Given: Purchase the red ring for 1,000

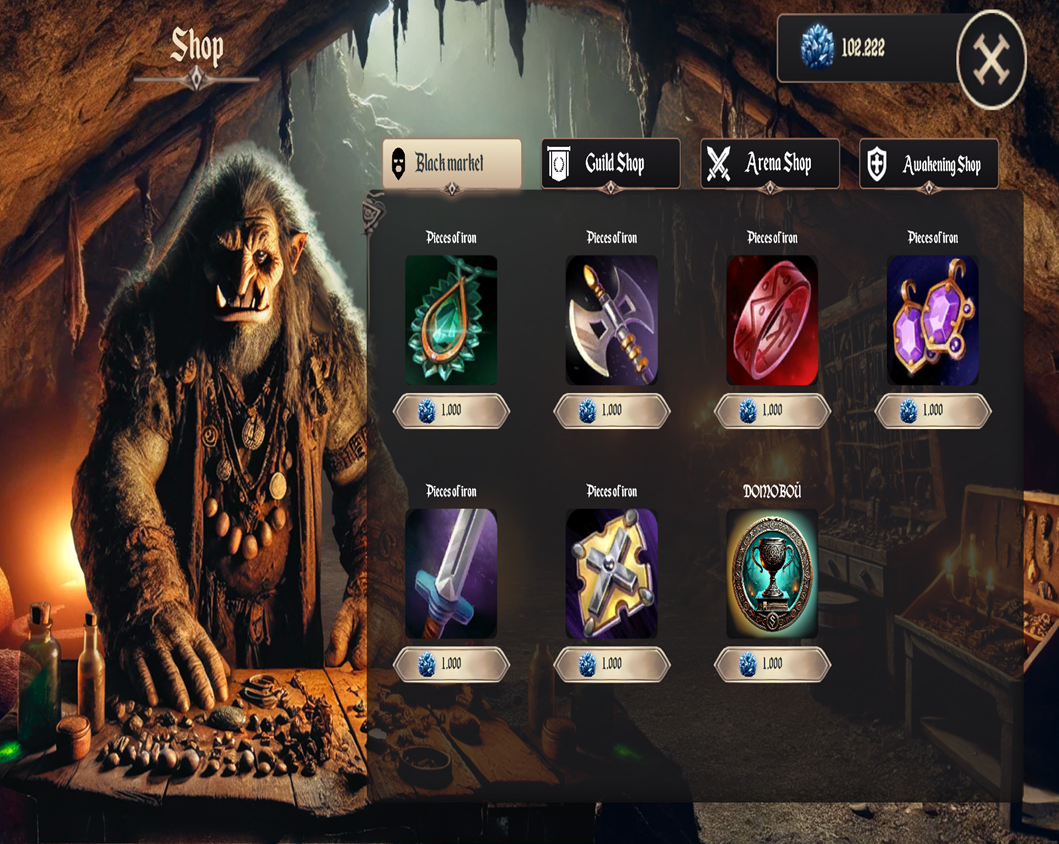Looking at the screenshot, I should [x=772, y=410].
